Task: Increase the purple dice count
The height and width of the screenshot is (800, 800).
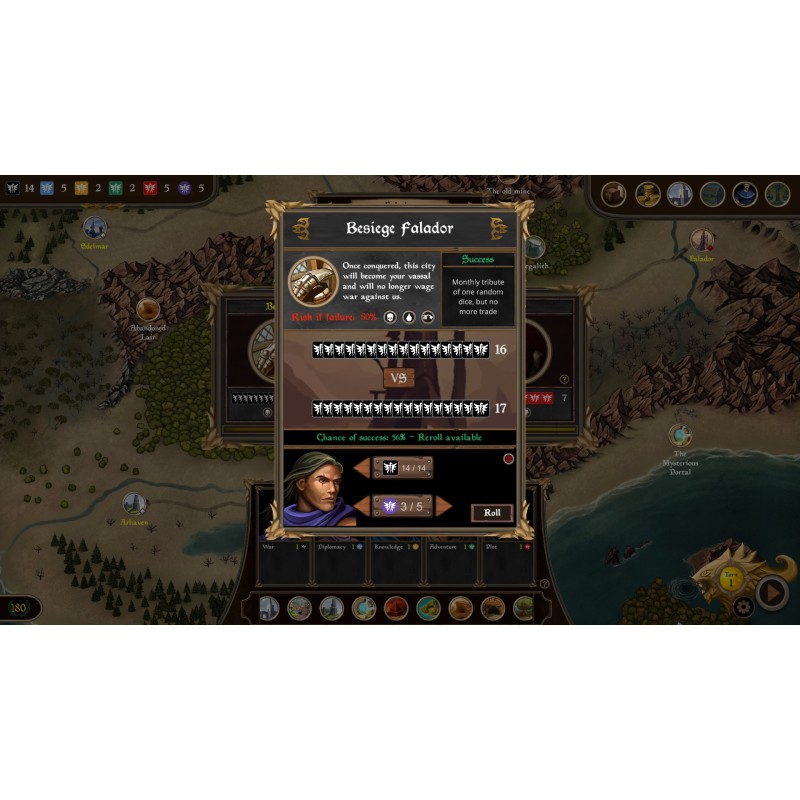Action: click(x=444, y=506)
